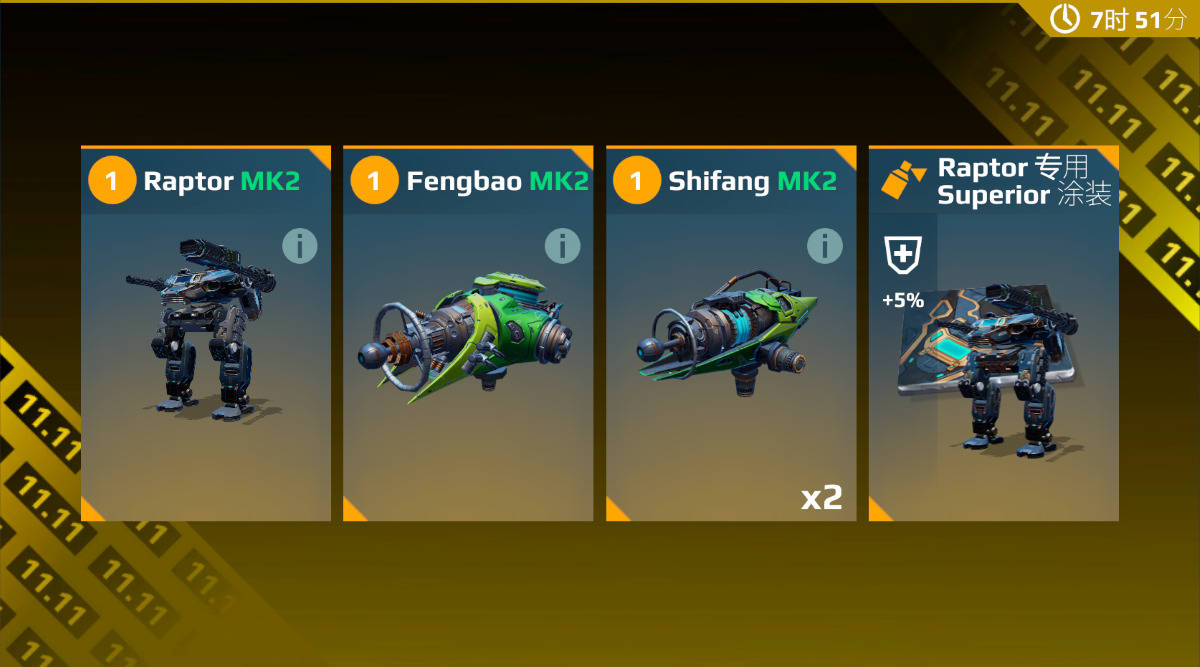This screenshot has width=1200, height=667.
Task: View info on the Shifang MK2
Action: pyautogui.click(x=825, y=246)
